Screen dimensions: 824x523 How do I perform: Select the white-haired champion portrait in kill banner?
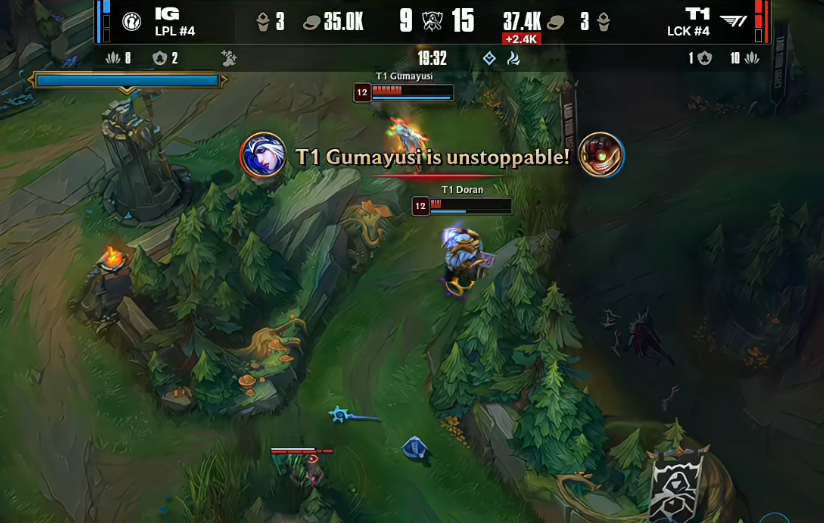(x=263, y=156)
